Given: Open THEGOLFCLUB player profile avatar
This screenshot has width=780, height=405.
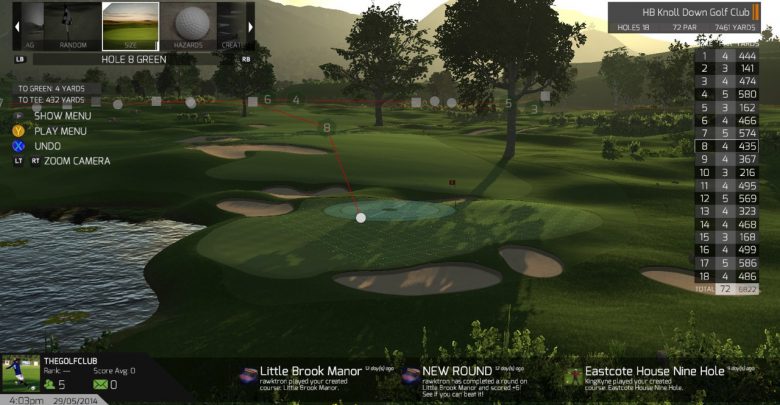Looking at the screenshot, I should click(x=20, y=375).
